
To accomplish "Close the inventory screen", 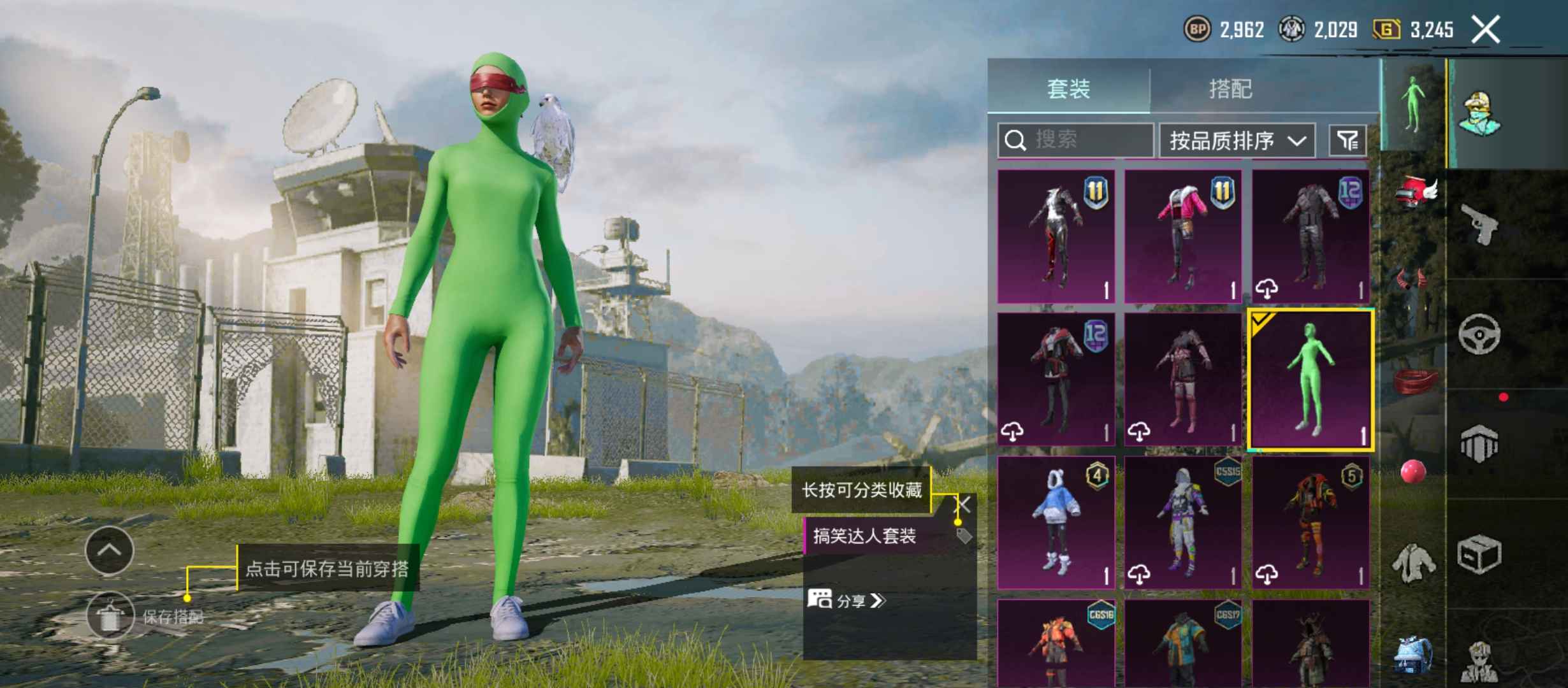I will [x=1485, y=30].
